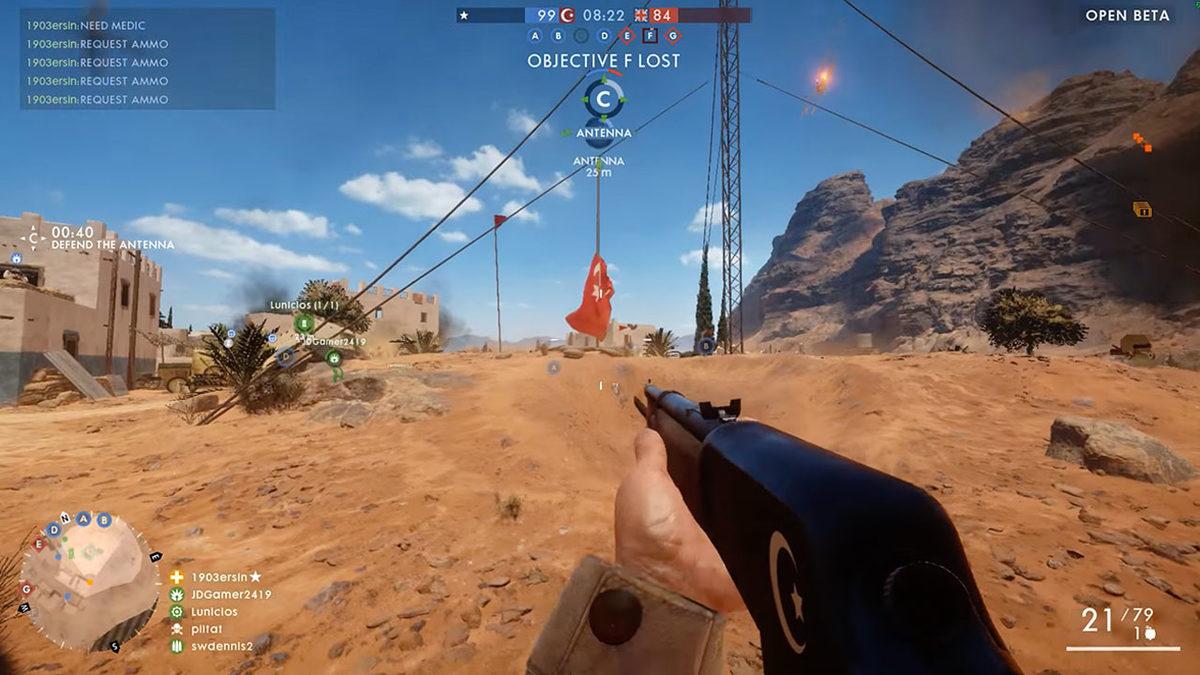Viewport: 1200px width, 675px height.
Task: Click squad member pilfat
Action: coord(210,629)
